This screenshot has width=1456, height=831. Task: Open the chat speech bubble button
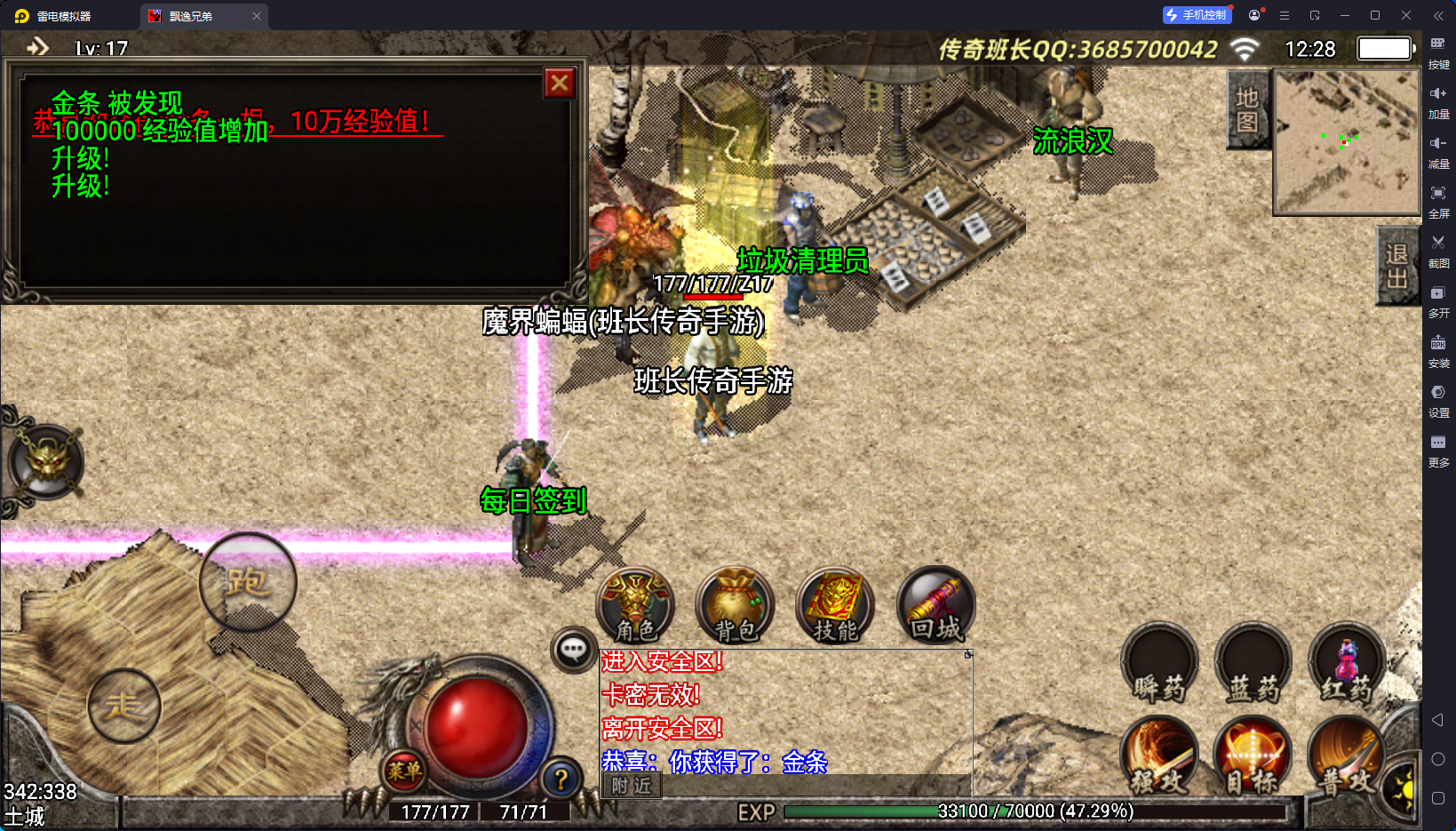tap(573, 650)
